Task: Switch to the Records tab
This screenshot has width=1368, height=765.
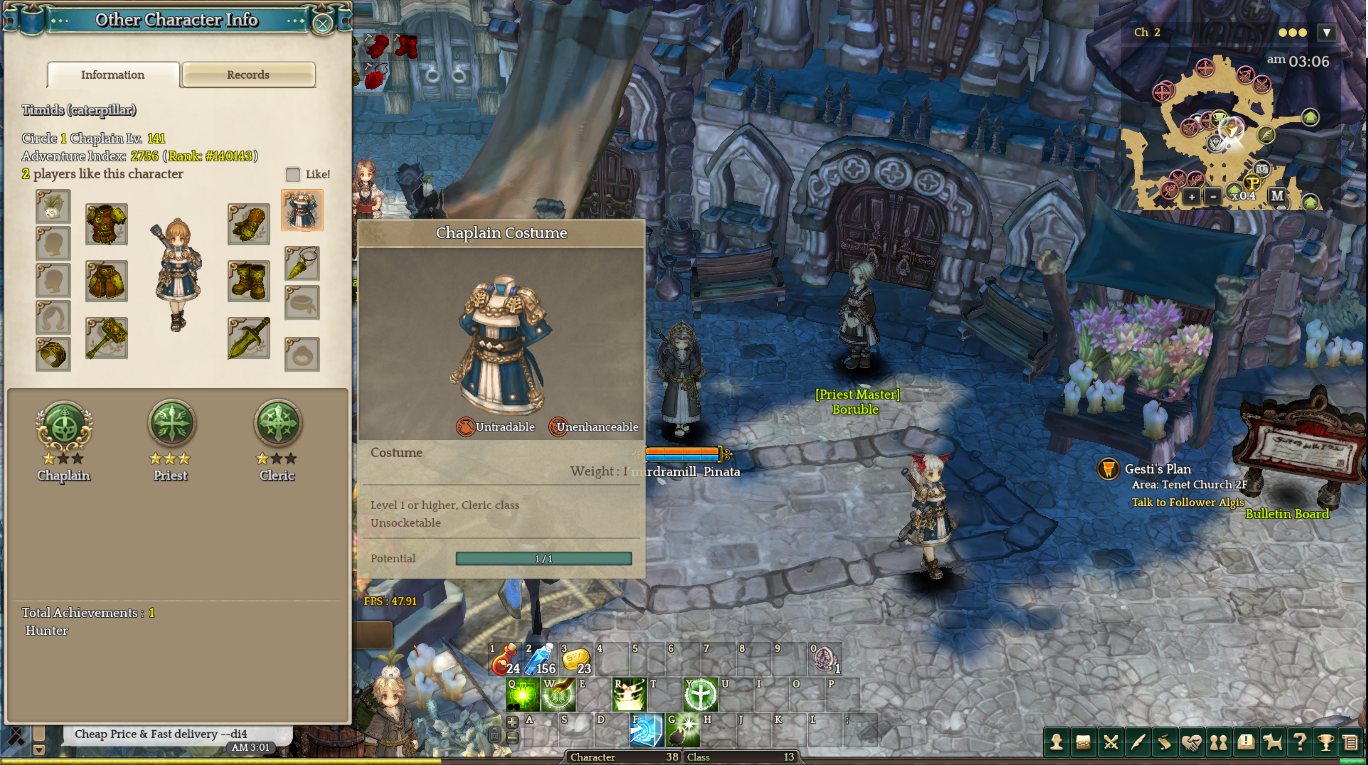Action: 249,75
